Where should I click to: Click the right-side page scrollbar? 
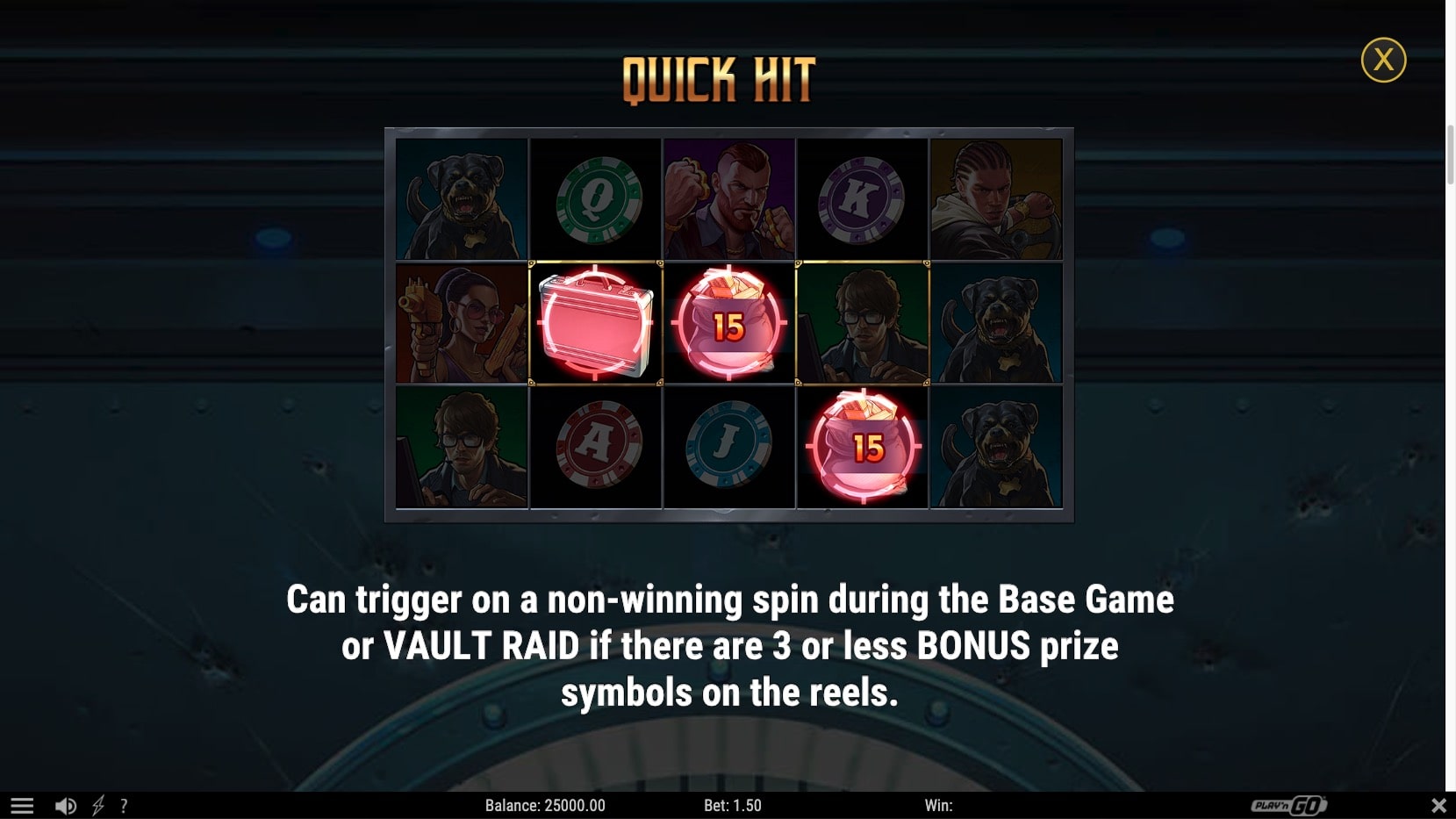pos(1450,123)
